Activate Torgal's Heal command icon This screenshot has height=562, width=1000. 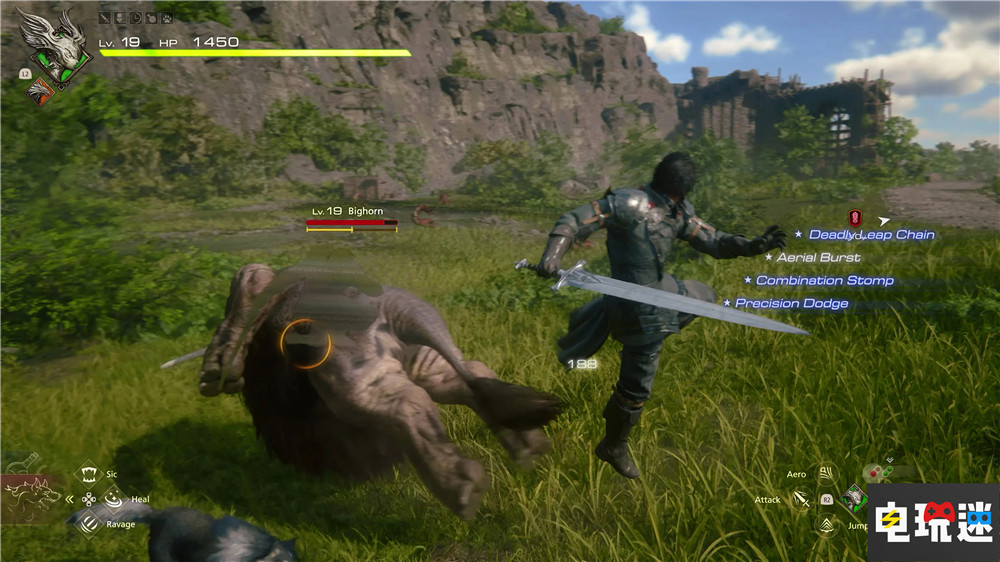click(x=113, y=497)
